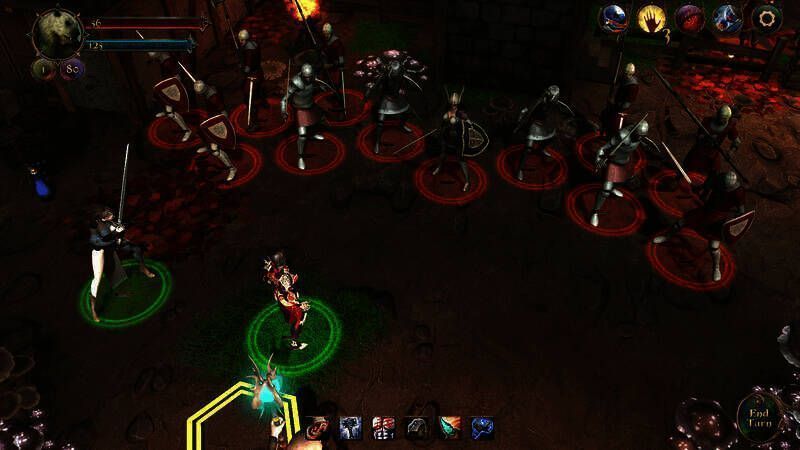Choose the blue-white swirling orb icon

pos(727,18)
